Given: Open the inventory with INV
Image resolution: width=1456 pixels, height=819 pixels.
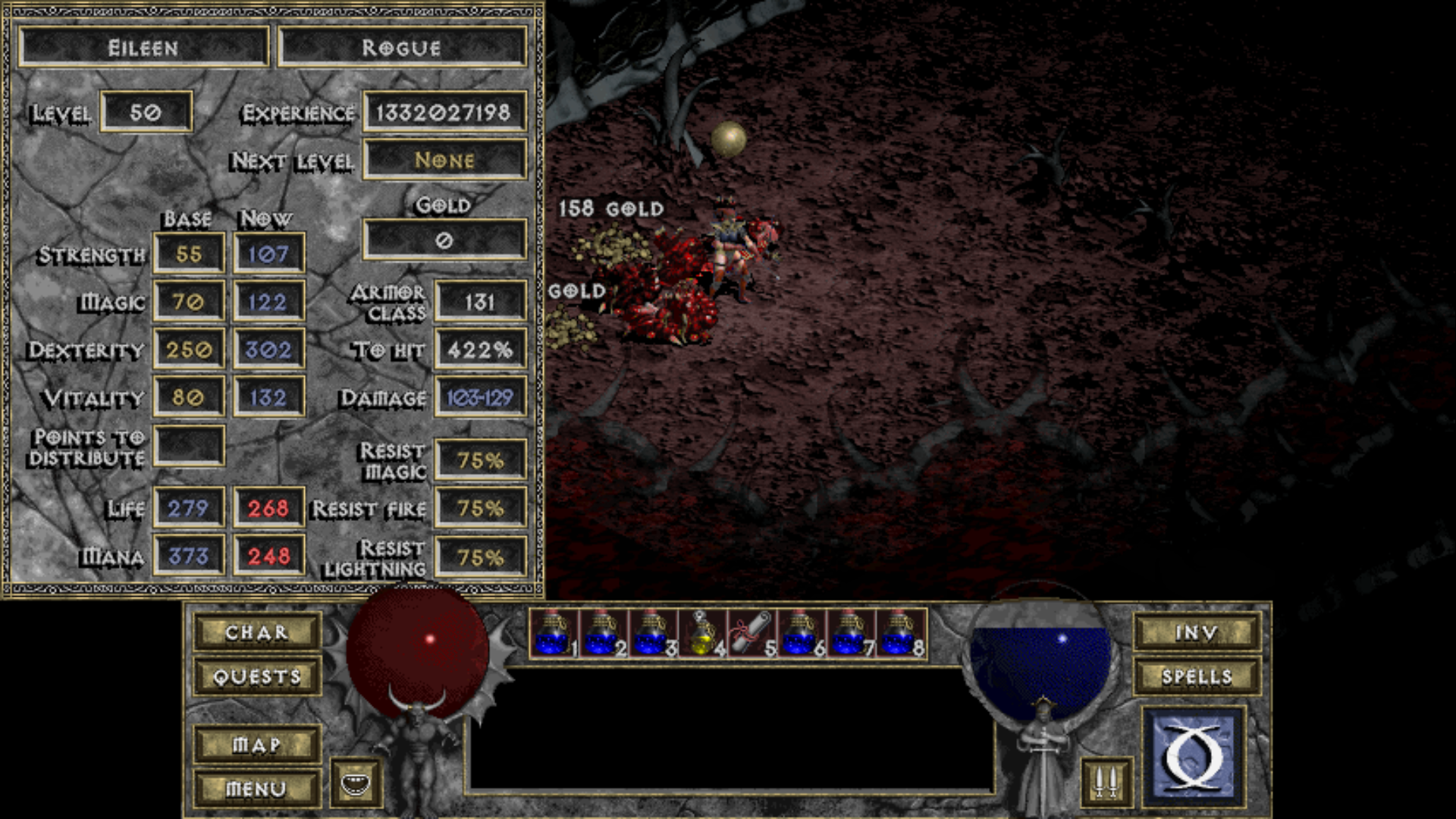Looking at the screenshot, I should coord(1197,631).
